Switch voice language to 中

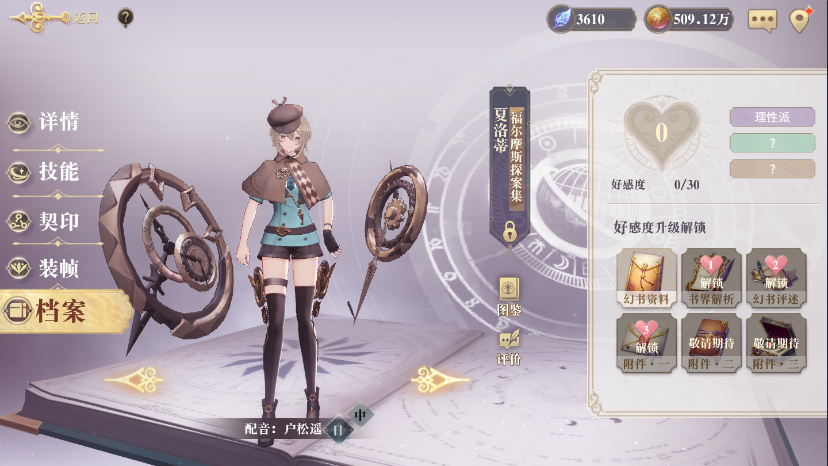pos(361,414)
